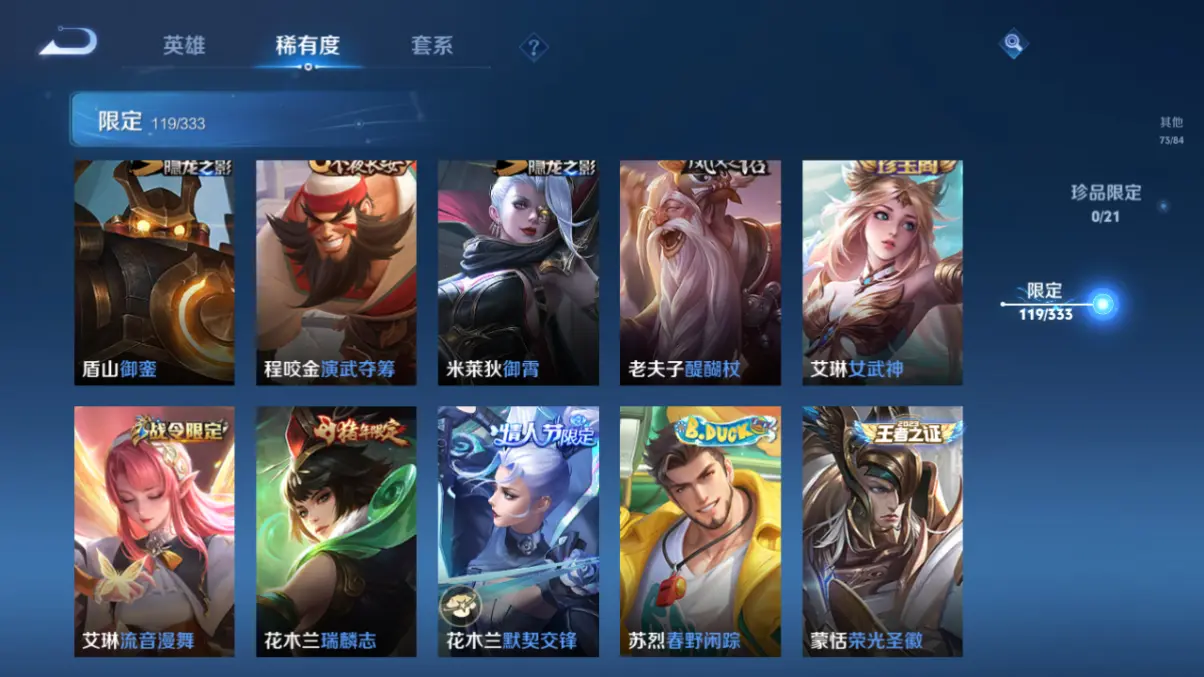Open the 套系 tab

pyautogui.click(x=432, y=46)
